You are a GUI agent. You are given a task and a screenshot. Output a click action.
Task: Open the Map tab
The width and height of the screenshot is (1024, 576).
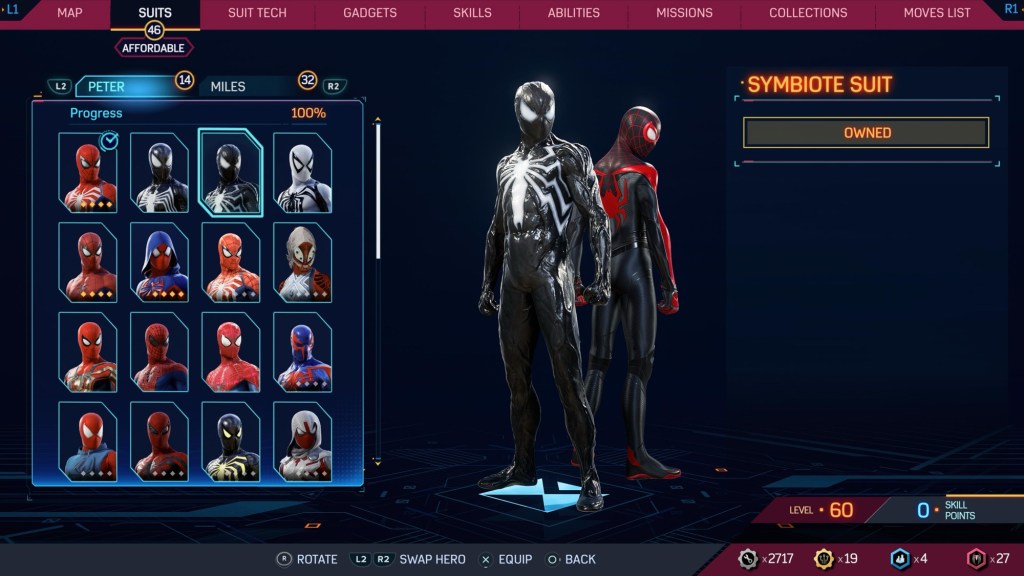tap(69, 13)
